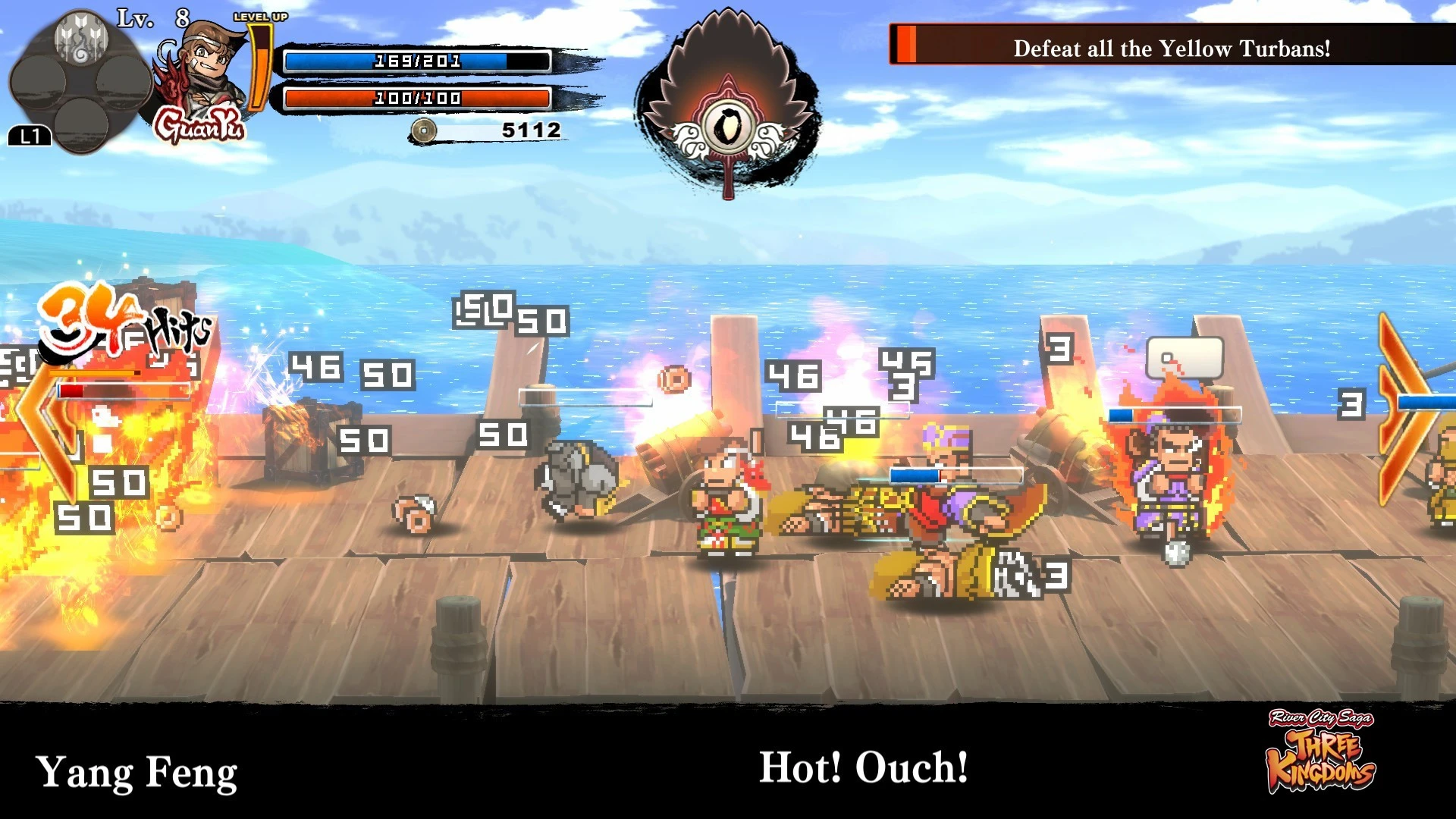Image resolution: width=1456 pixels, height=819 pixels.
Task: Click the coin money icon
Action: [423, 130]
